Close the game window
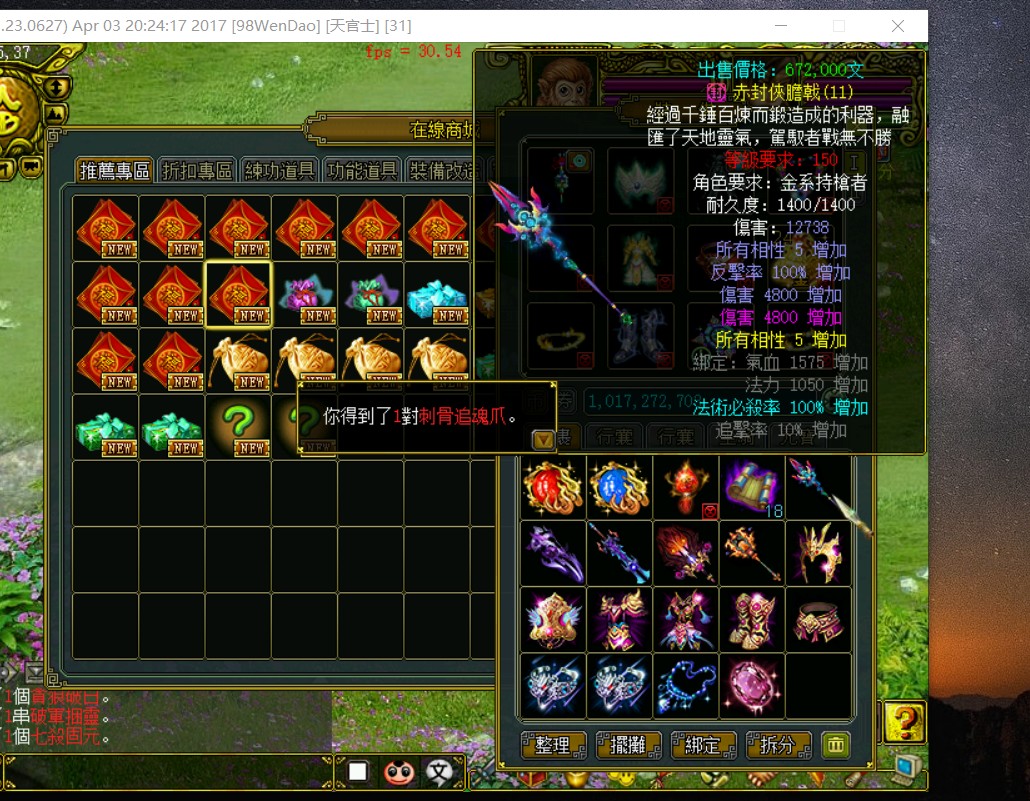Viewport: 1030px width, 801px height. tap(897, 26)
